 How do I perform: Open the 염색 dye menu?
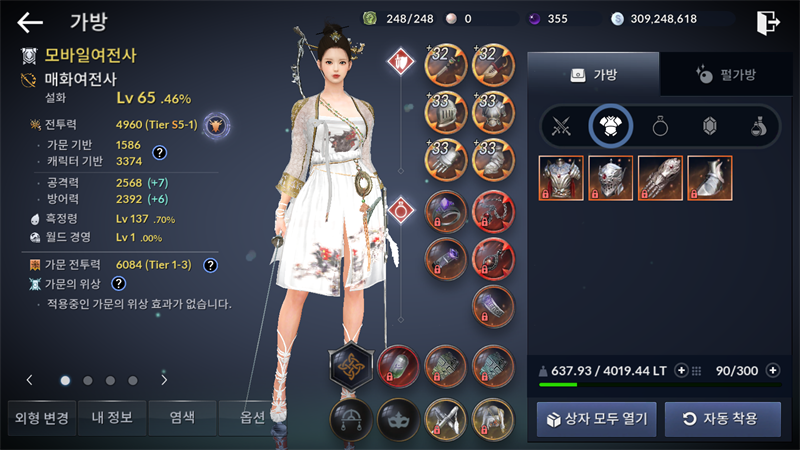pyautogui.click(x=181, y=418)
